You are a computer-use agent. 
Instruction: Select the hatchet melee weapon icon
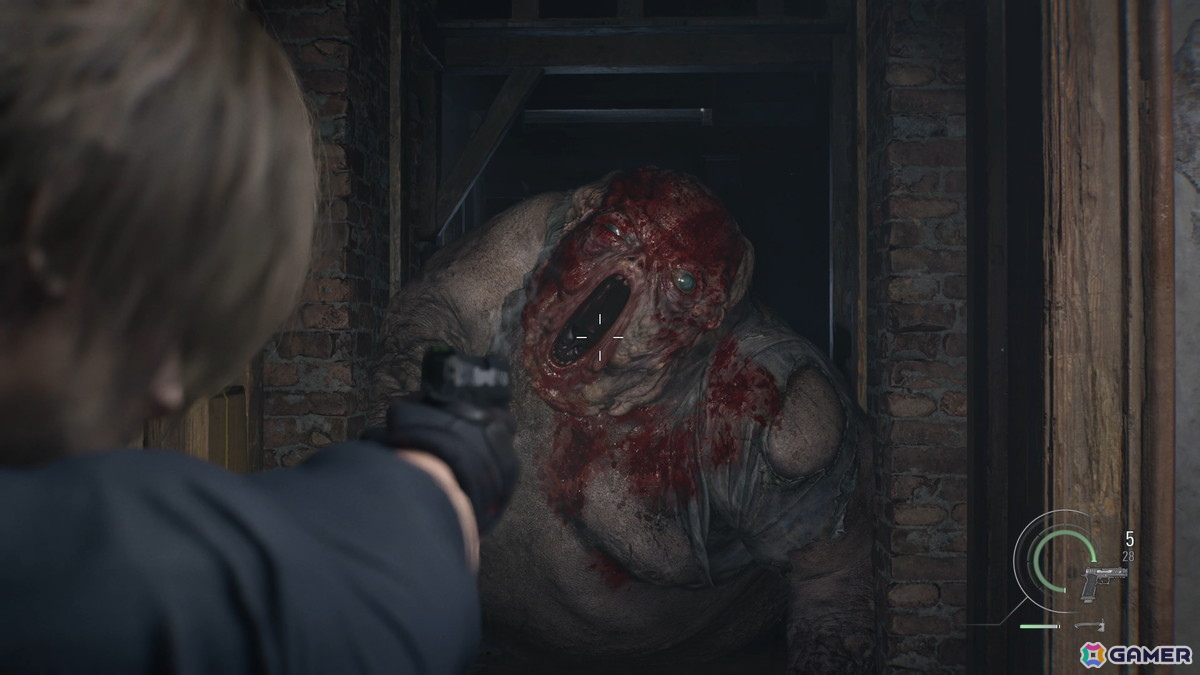(x=1086, y=627)
